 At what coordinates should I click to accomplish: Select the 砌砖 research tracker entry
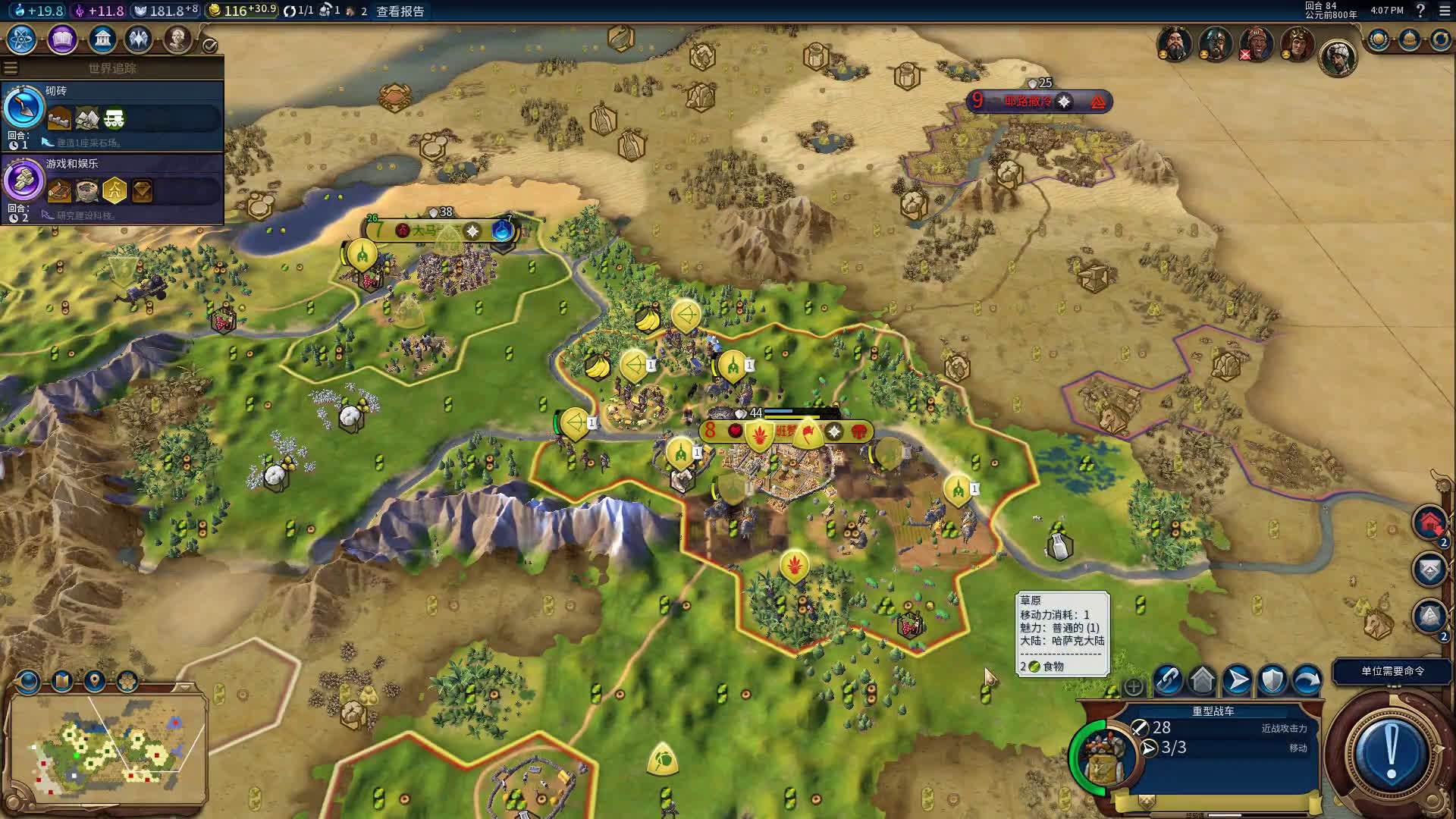click(x=112, y=115)
